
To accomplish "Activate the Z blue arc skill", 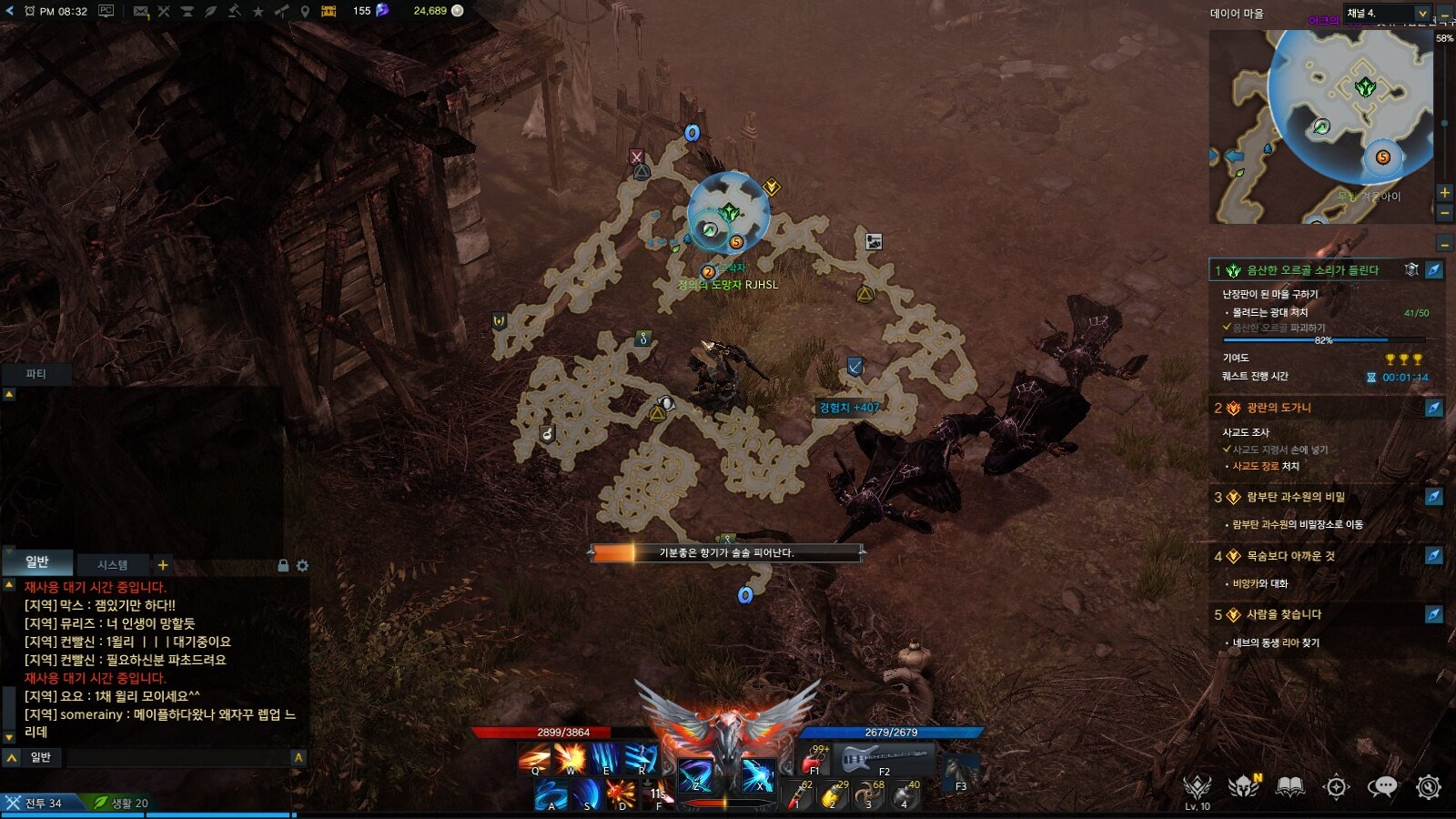I will 695,775.
